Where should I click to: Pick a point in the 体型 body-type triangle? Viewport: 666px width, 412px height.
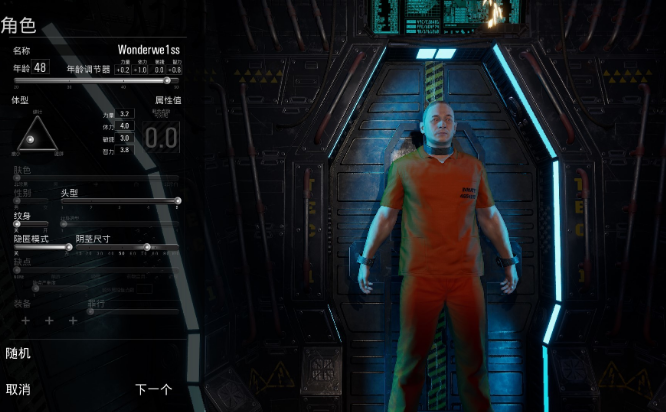(x=38, y=137)
